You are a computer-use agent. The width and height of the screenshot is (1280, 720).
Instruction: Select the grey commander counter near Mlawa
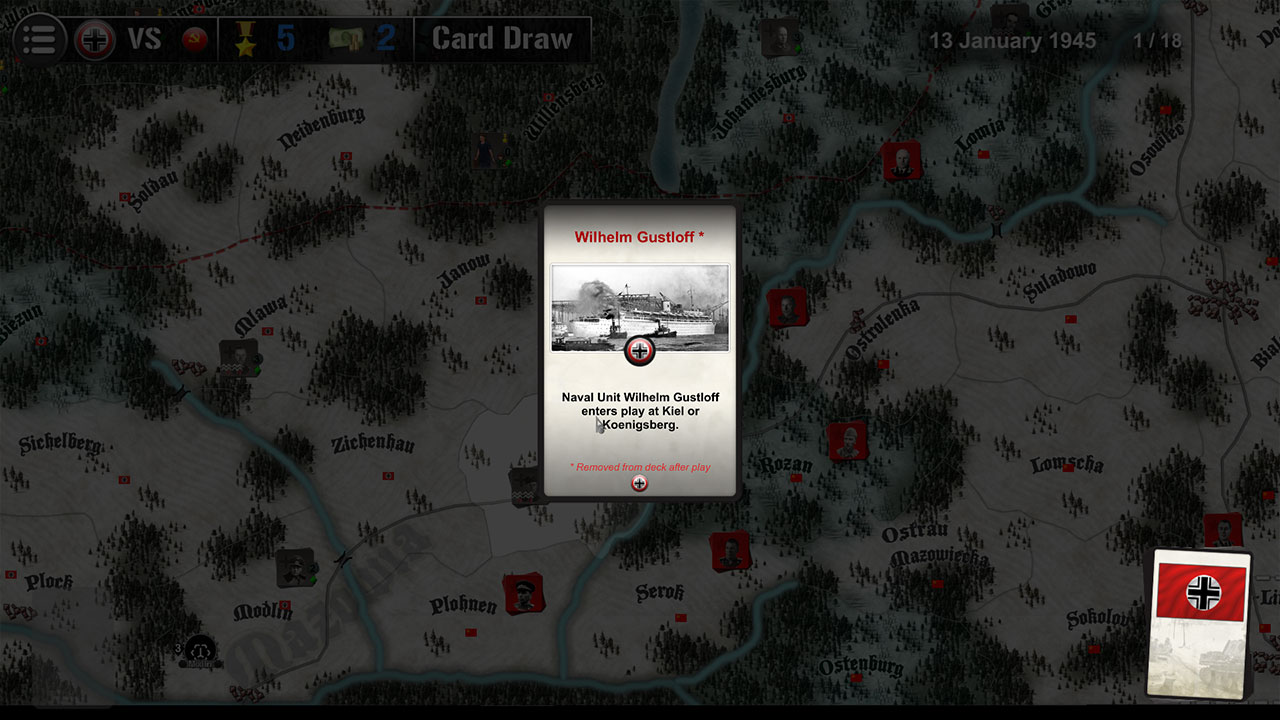(x=237, y=359)
